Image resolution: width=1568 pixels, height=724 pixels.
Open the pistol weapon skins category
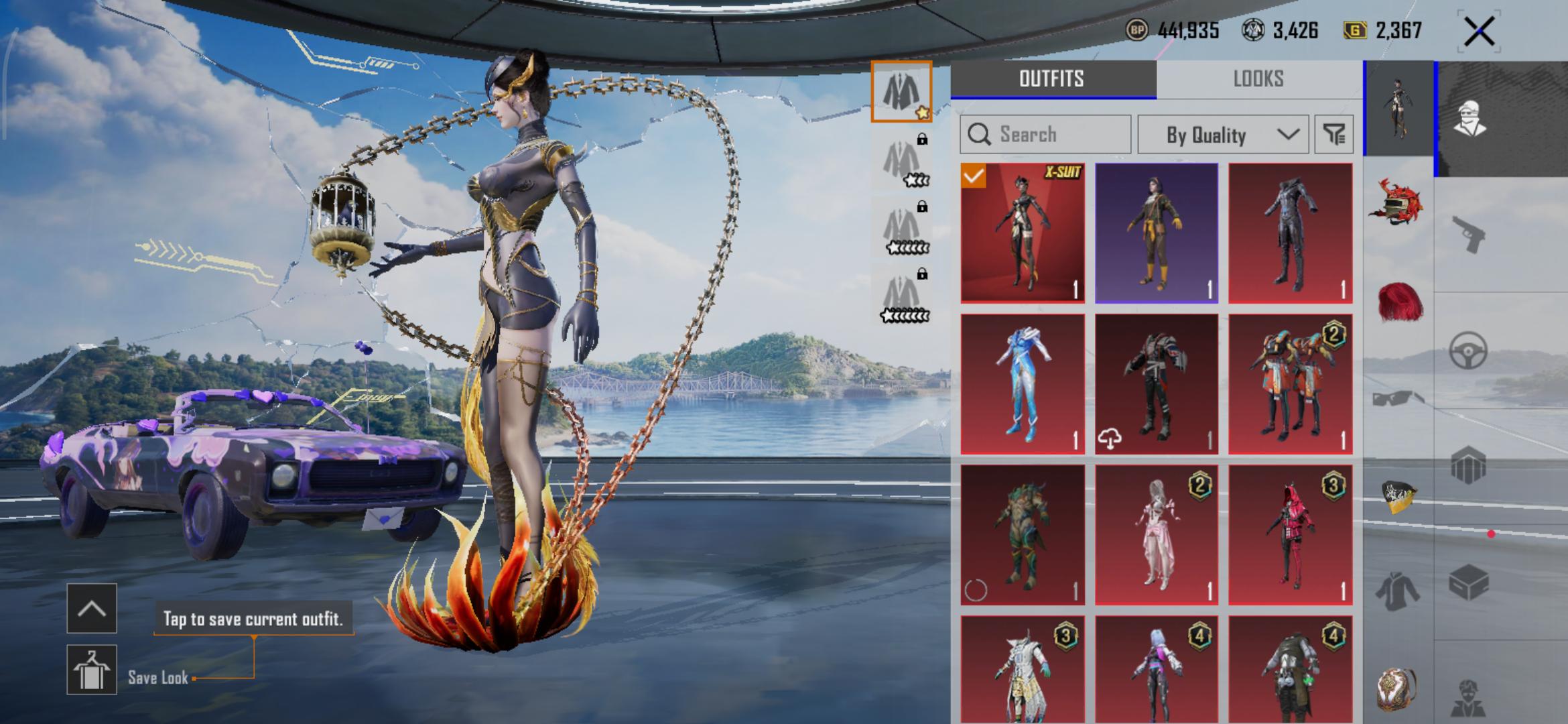click(1469, 235)
